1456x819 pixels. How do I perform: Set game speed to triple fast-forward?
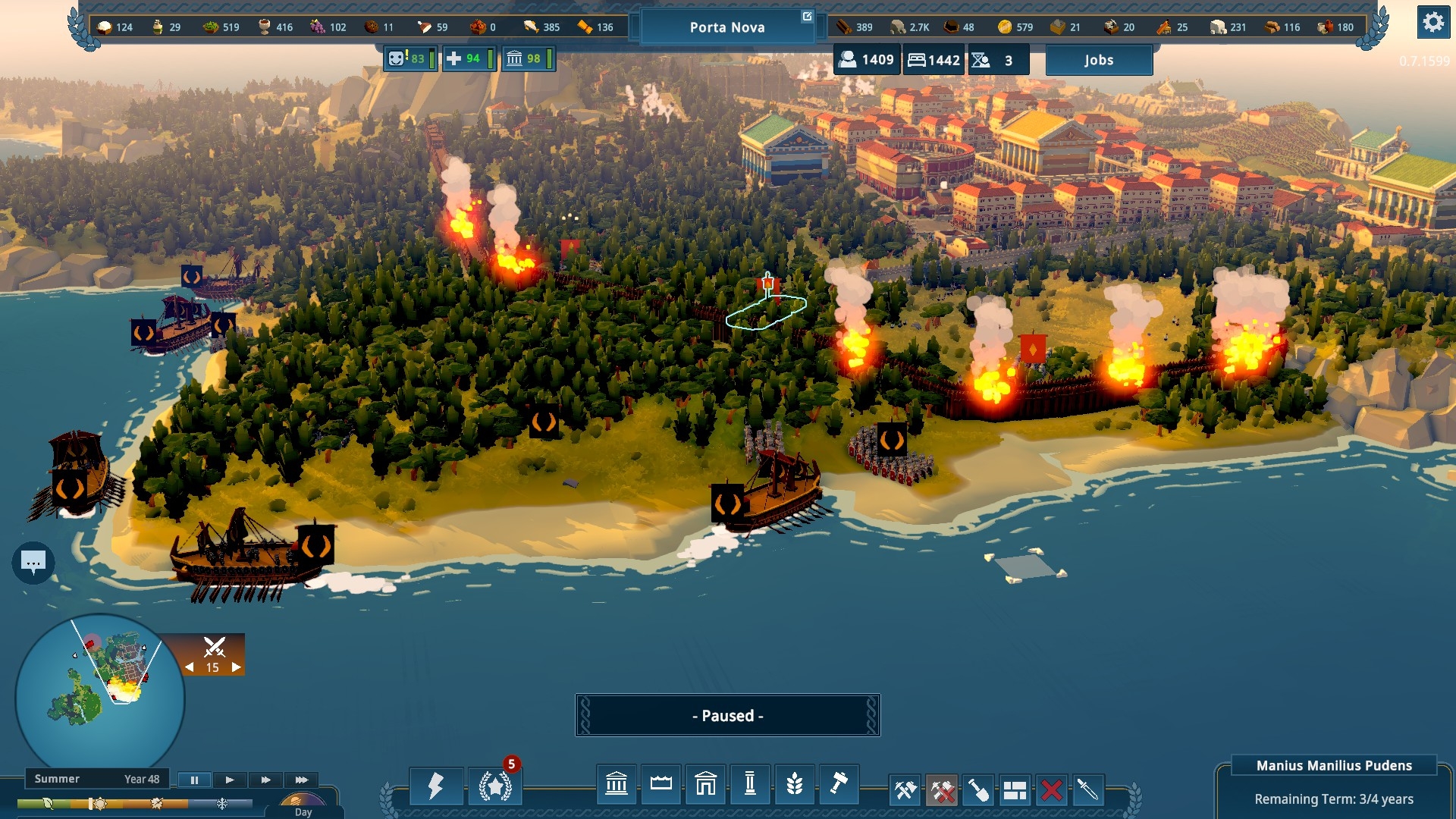click(301, 780)
